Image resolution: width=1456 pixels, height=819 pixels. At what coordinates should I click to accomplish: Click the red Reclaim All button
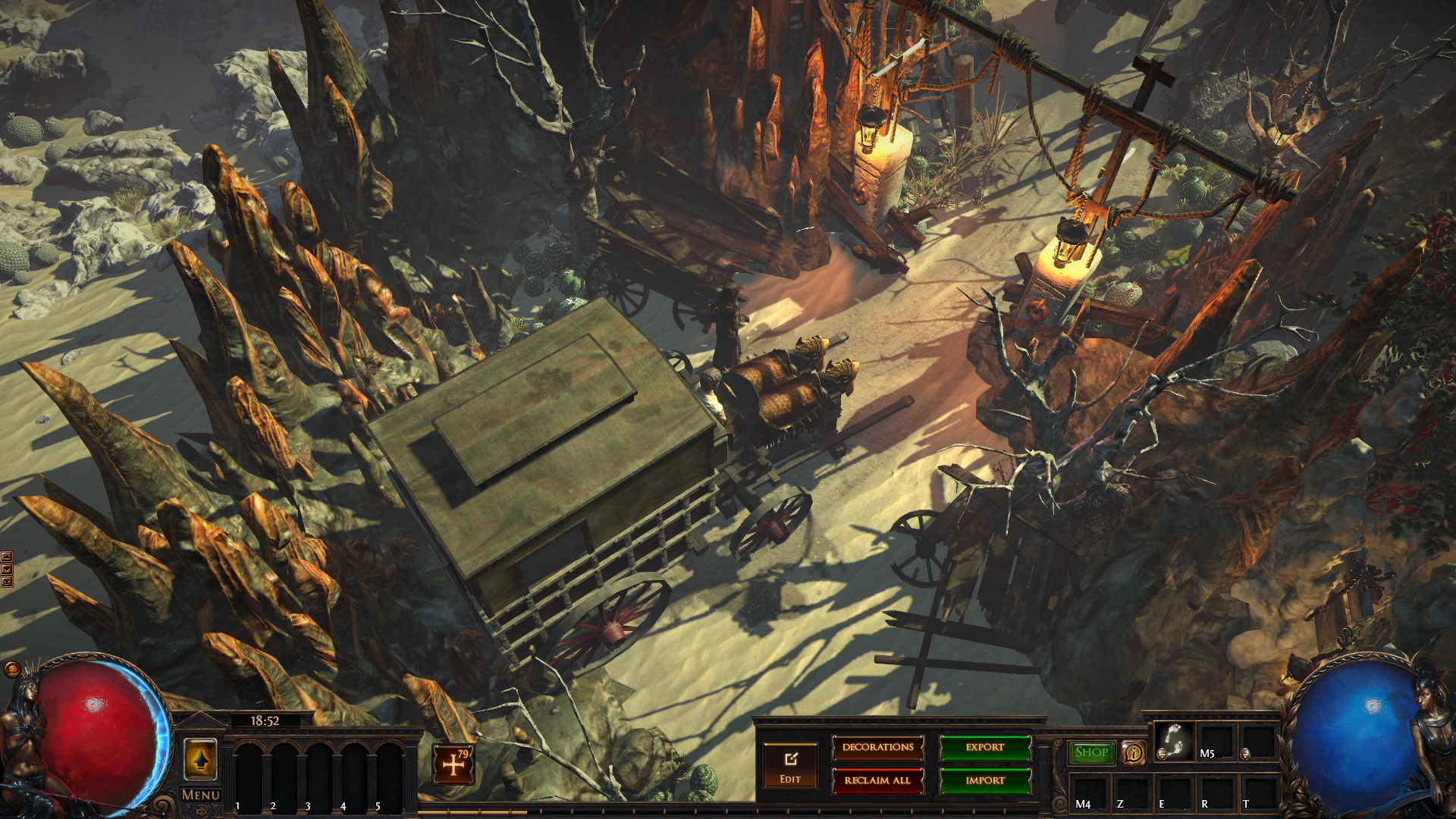[877, 780]
